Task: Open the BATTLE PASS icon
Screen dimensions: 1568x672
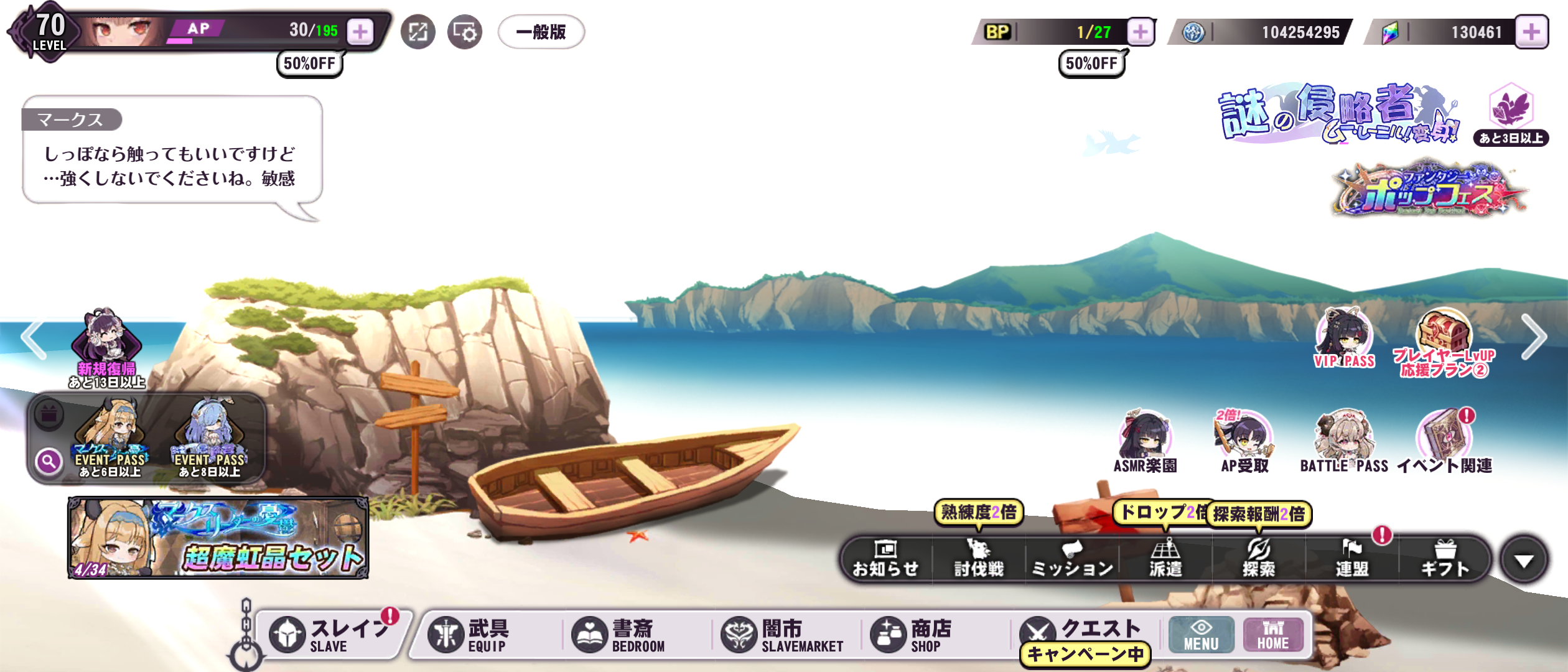Action: (1344, 442)
